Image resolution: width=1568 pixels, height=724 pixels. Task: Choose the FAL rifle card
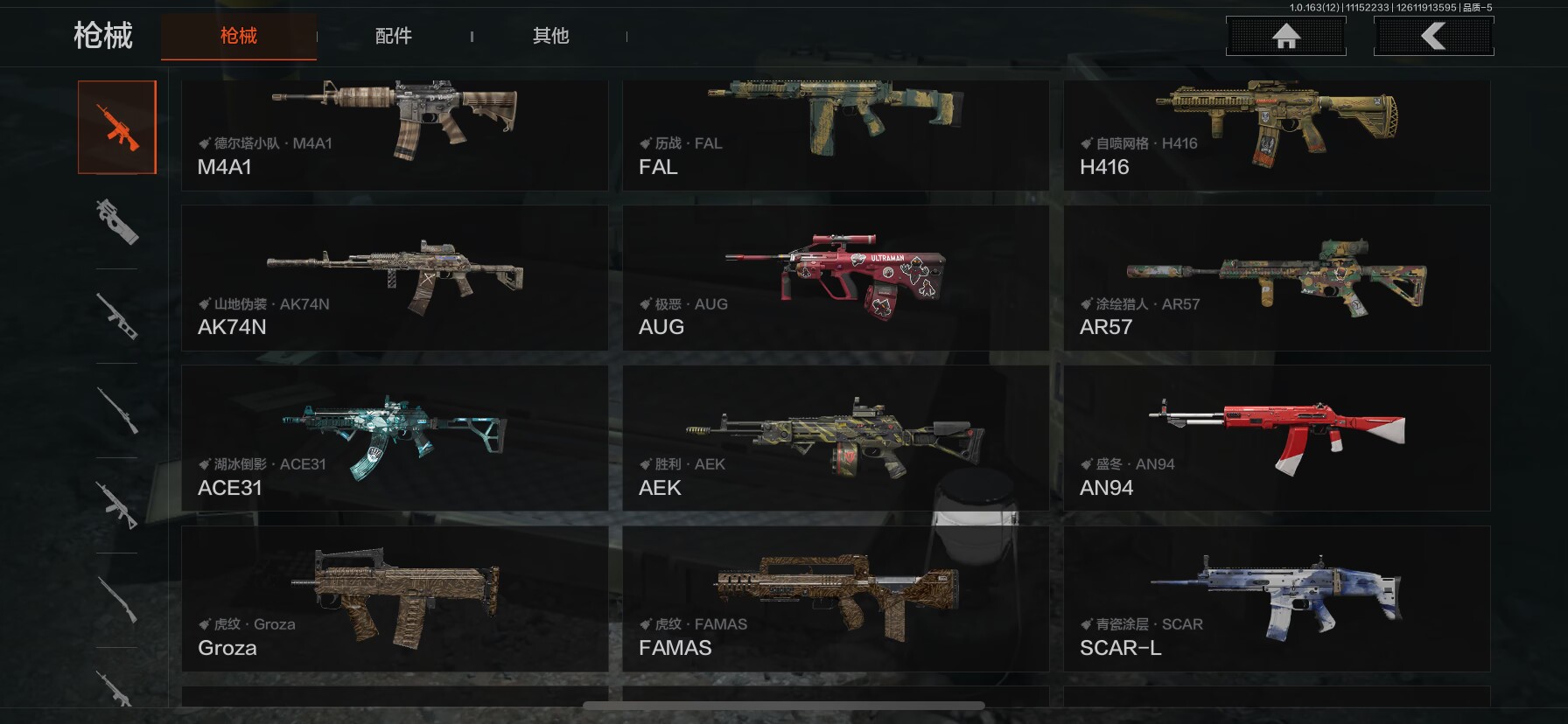835,136
